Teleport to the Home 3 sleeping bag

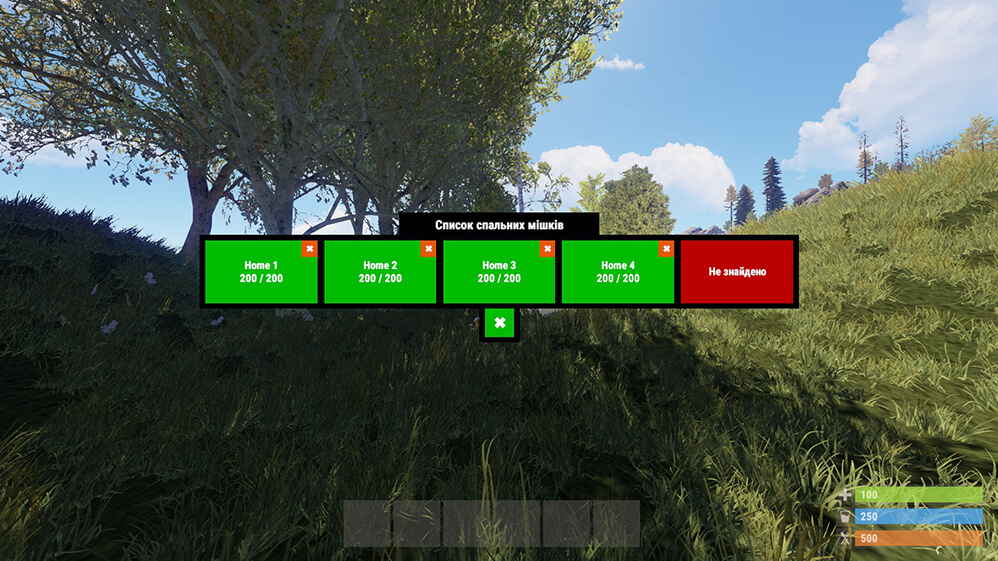[x=499, y=274]
